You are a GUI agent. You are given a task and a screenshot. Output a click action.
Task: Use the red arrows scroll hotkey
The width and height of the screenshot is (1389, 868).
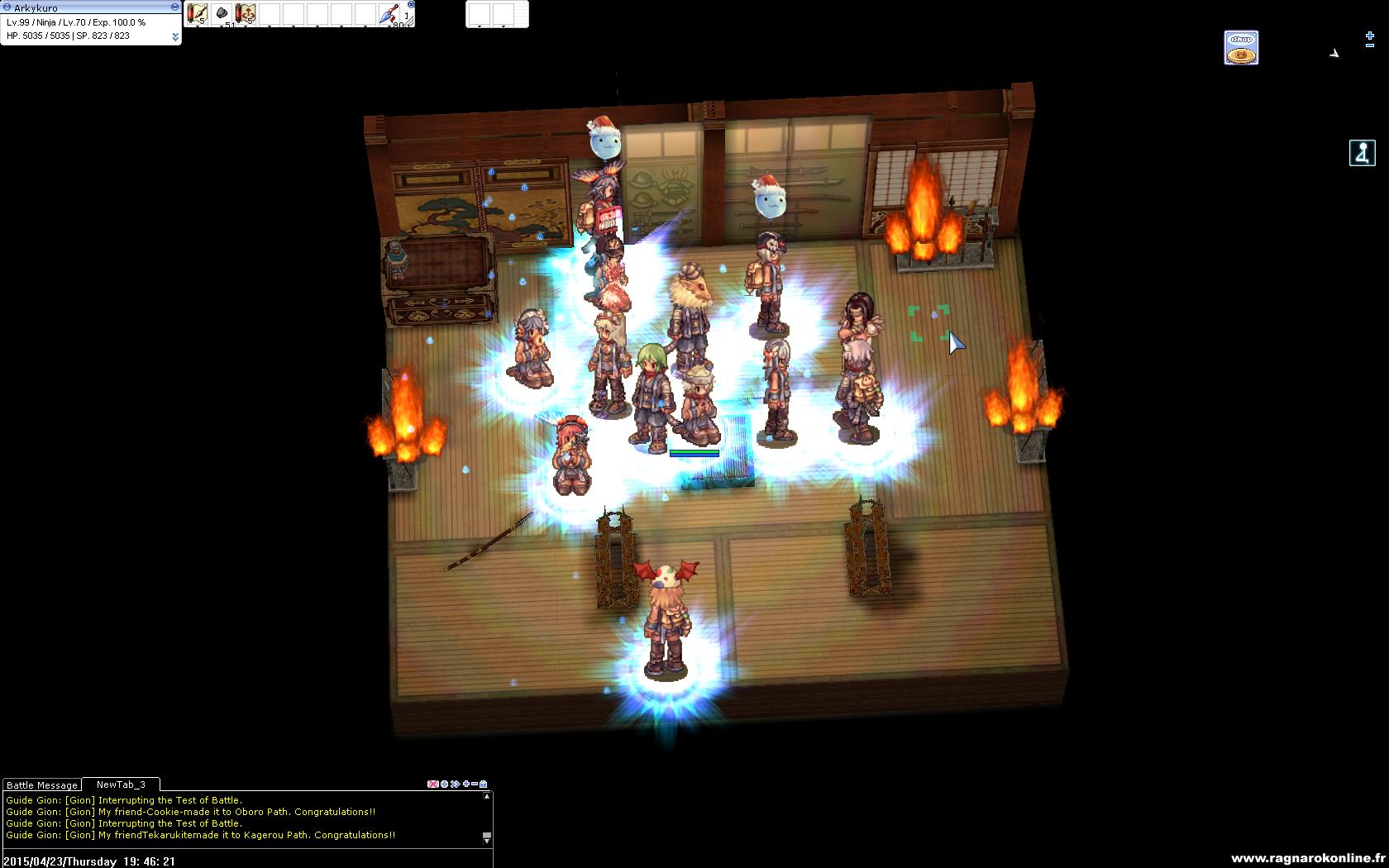246,13
